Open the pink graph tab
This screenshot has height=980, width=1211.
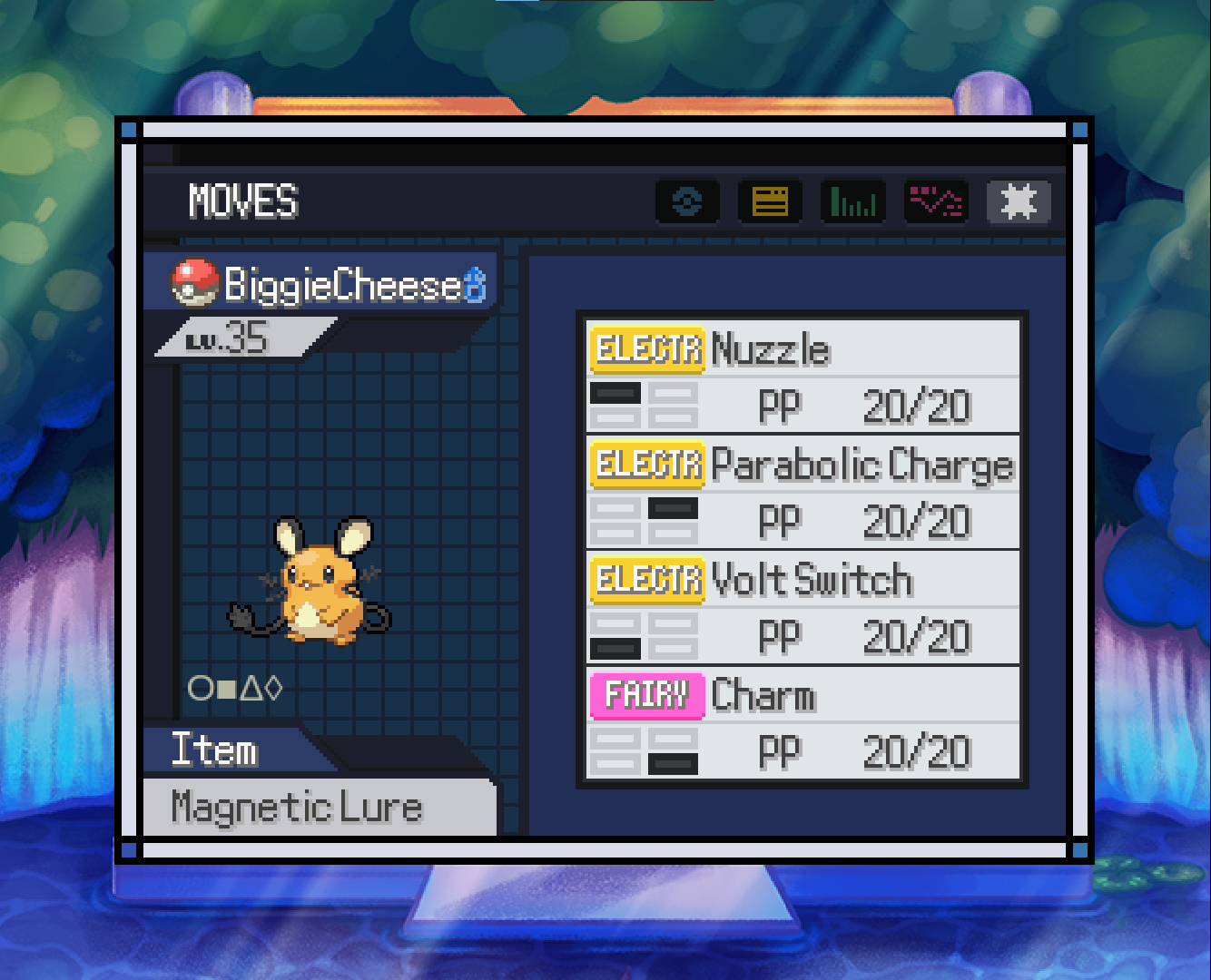935,201
